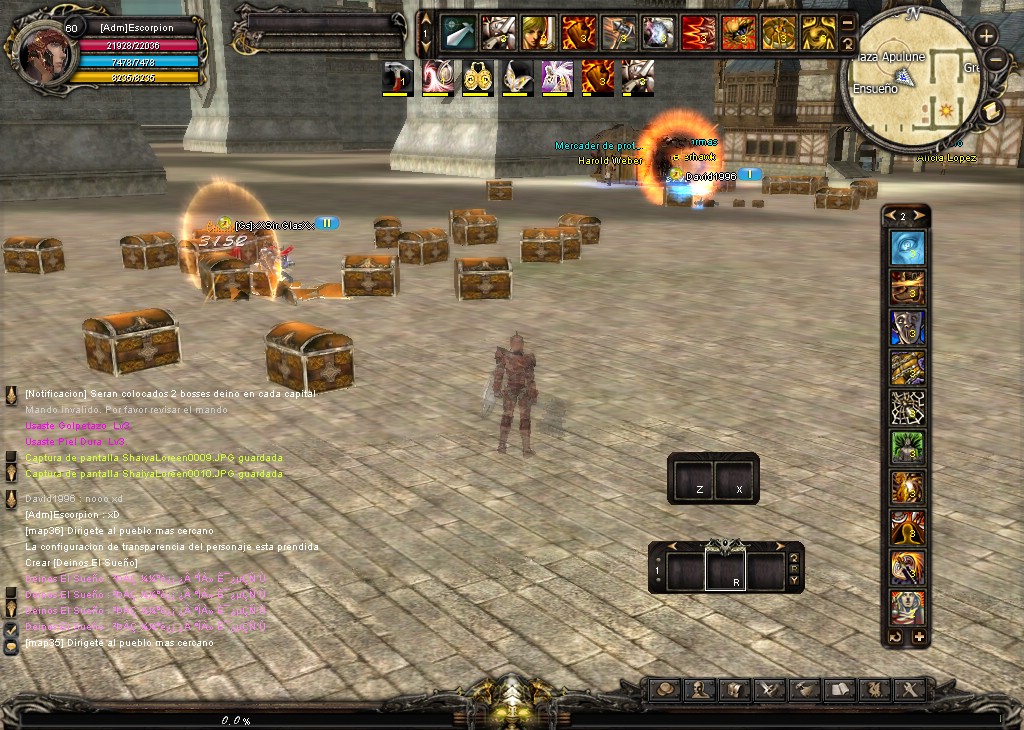This screenshot has width=1024, height=730.
Task: Click the minimap zoom-out minus button
Action: tap(995, 60)
